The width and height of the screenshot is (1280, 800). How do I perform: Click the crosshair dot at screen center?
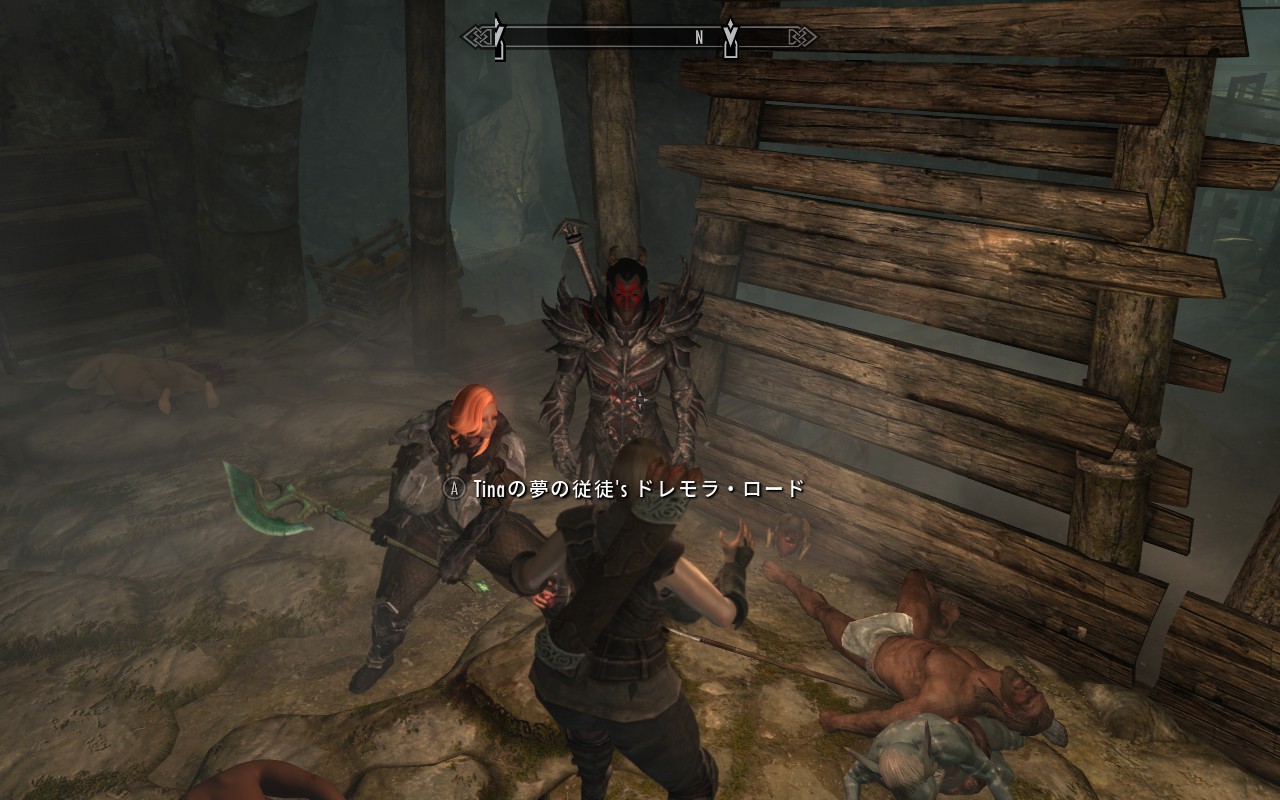640,400
